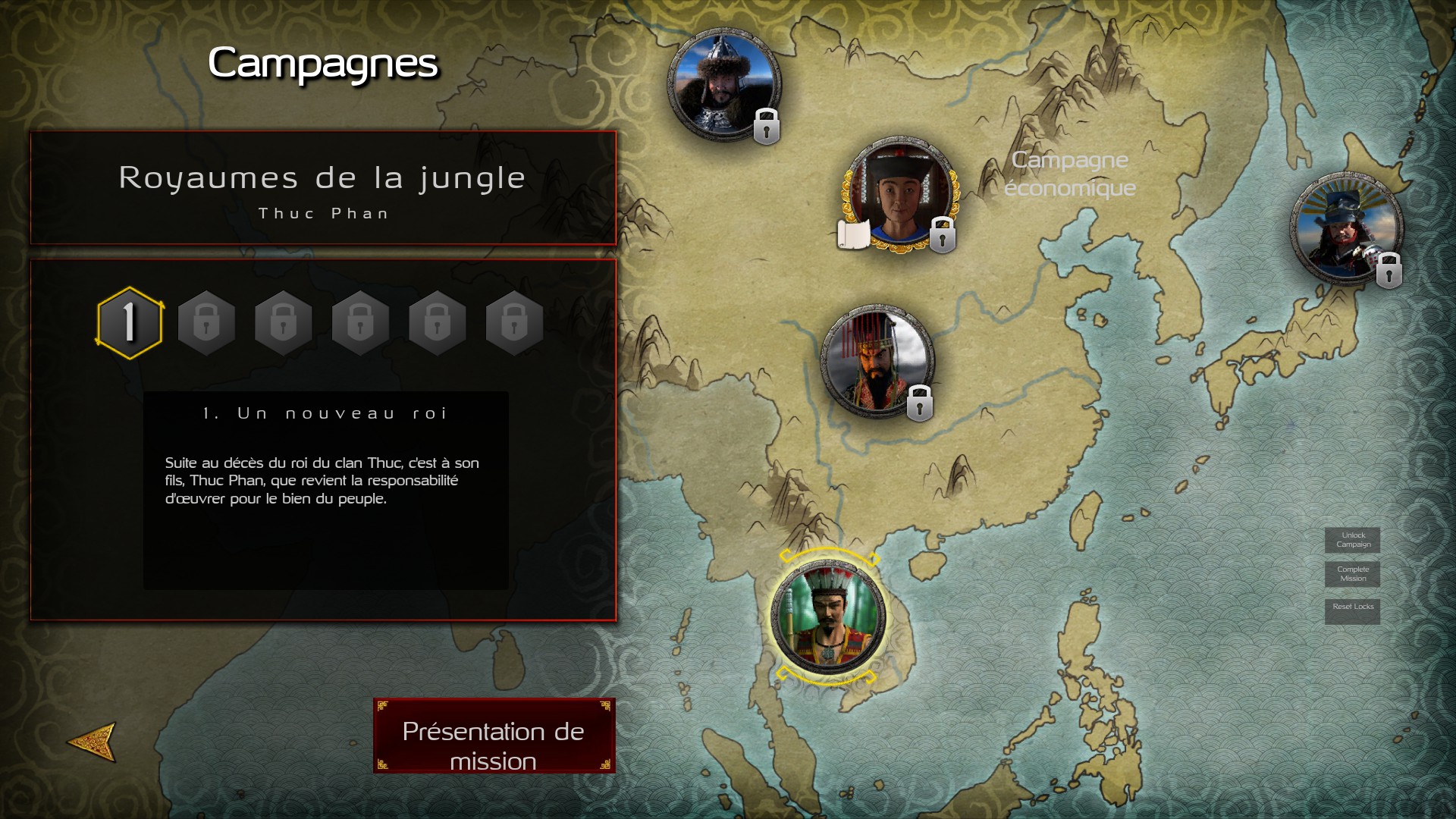Select the Thuc Phan jungle campaign portrait

pos(827,617)
